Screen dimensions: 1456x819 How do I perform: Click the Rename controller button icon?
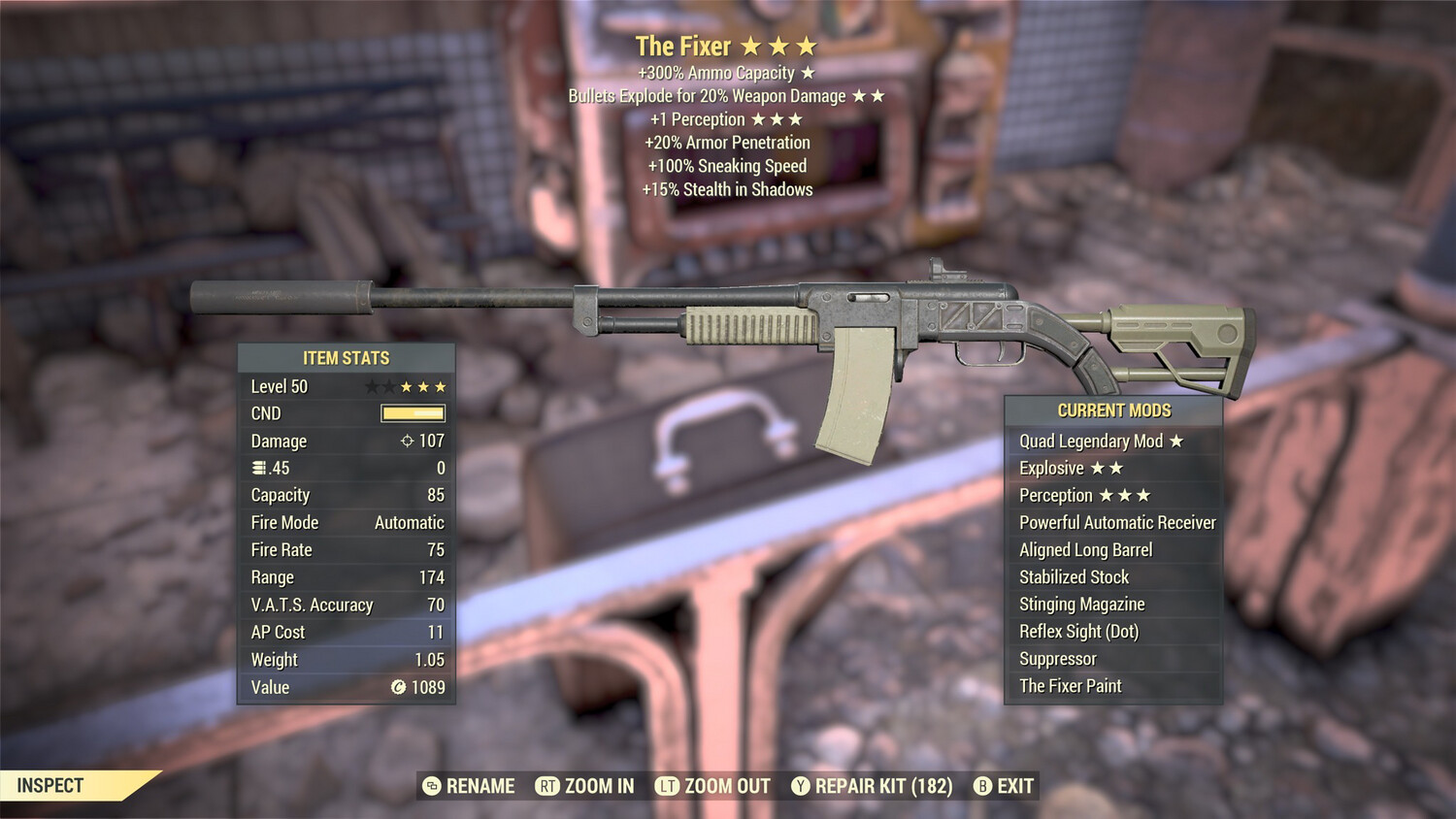coord(430,786)
